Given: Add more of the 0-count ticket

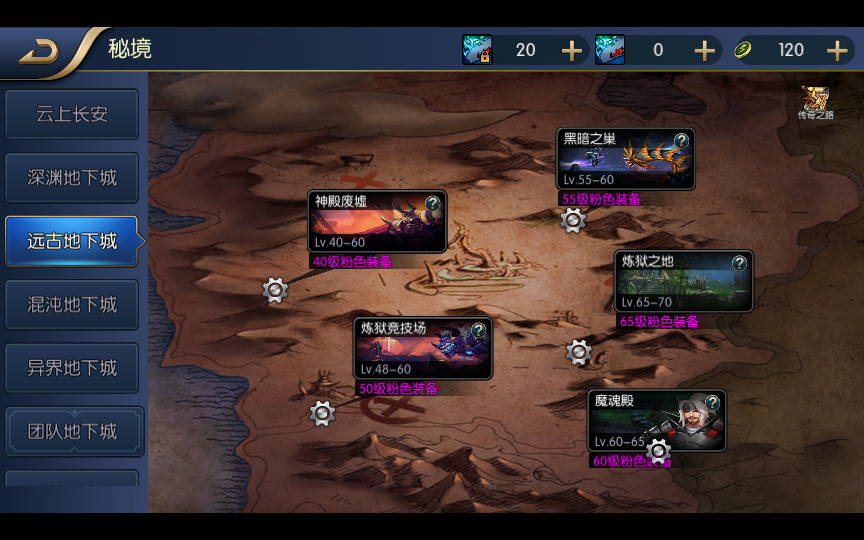Looking at the screenshot, I should coord(704,50).
